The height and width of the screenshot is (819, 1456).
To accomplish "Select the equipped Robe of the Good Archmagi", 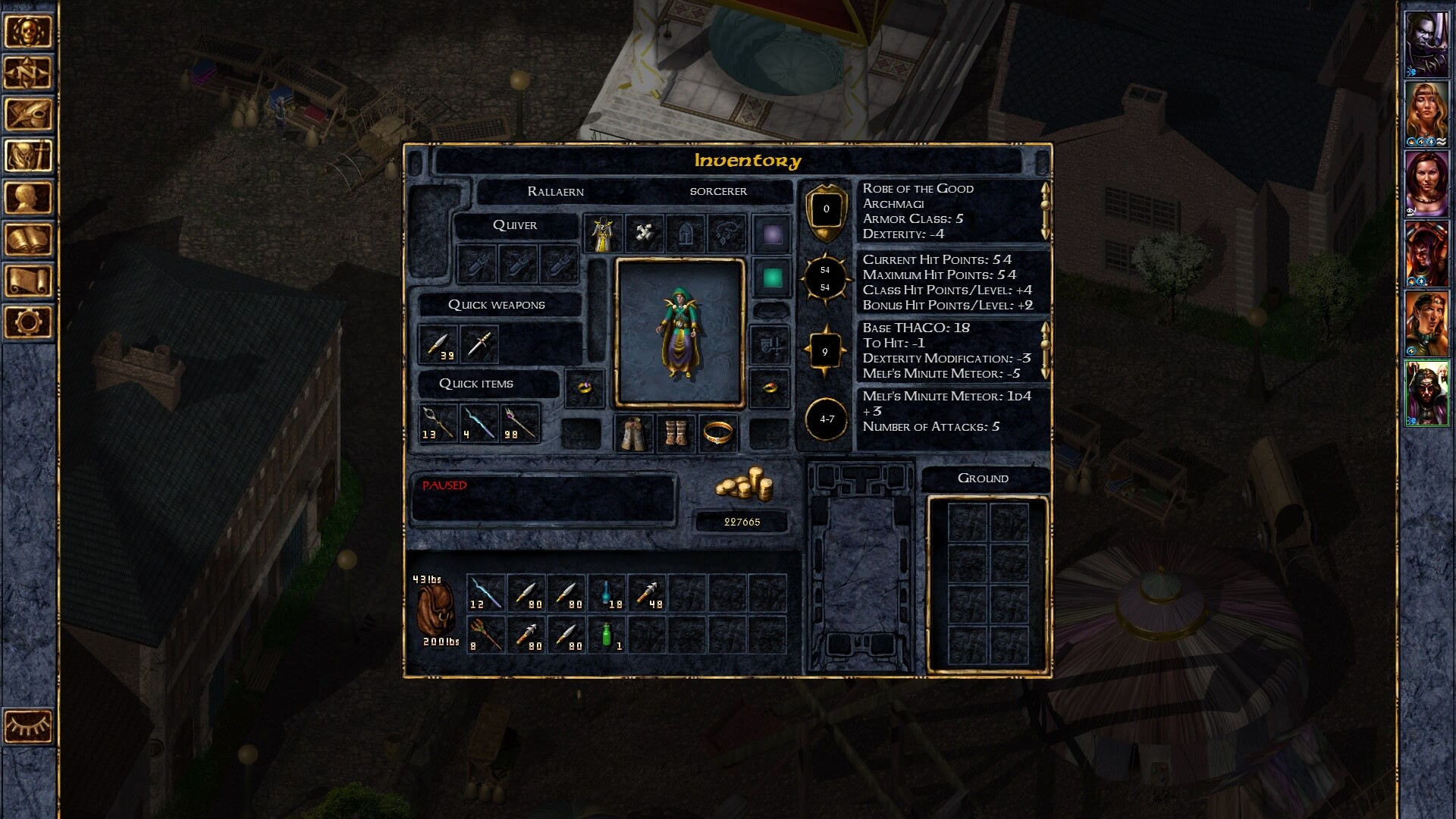I will 603,231.
